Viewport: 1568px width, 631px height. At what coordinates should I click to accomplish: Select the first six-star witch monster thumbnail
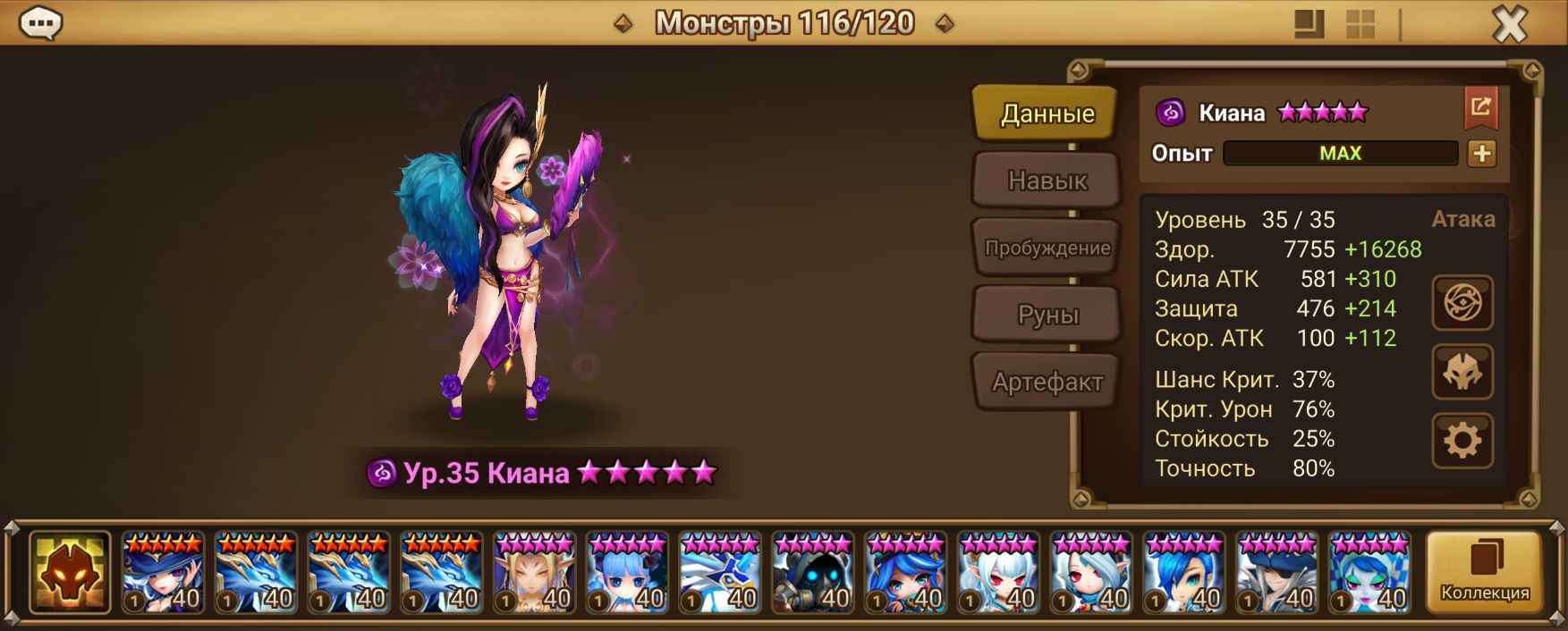(164, 573)
